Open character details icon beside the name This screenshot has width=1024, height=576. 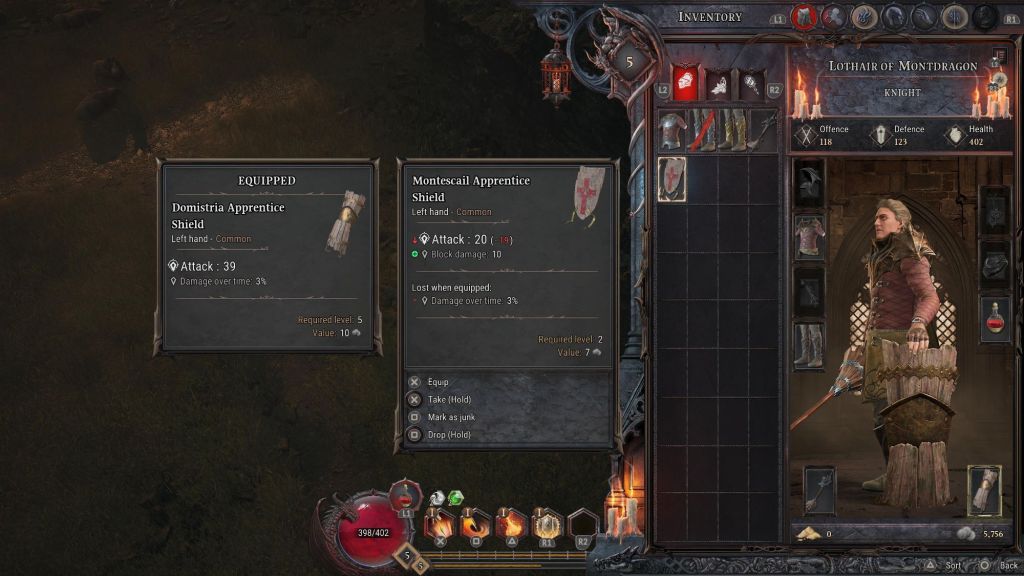[999, 59]
